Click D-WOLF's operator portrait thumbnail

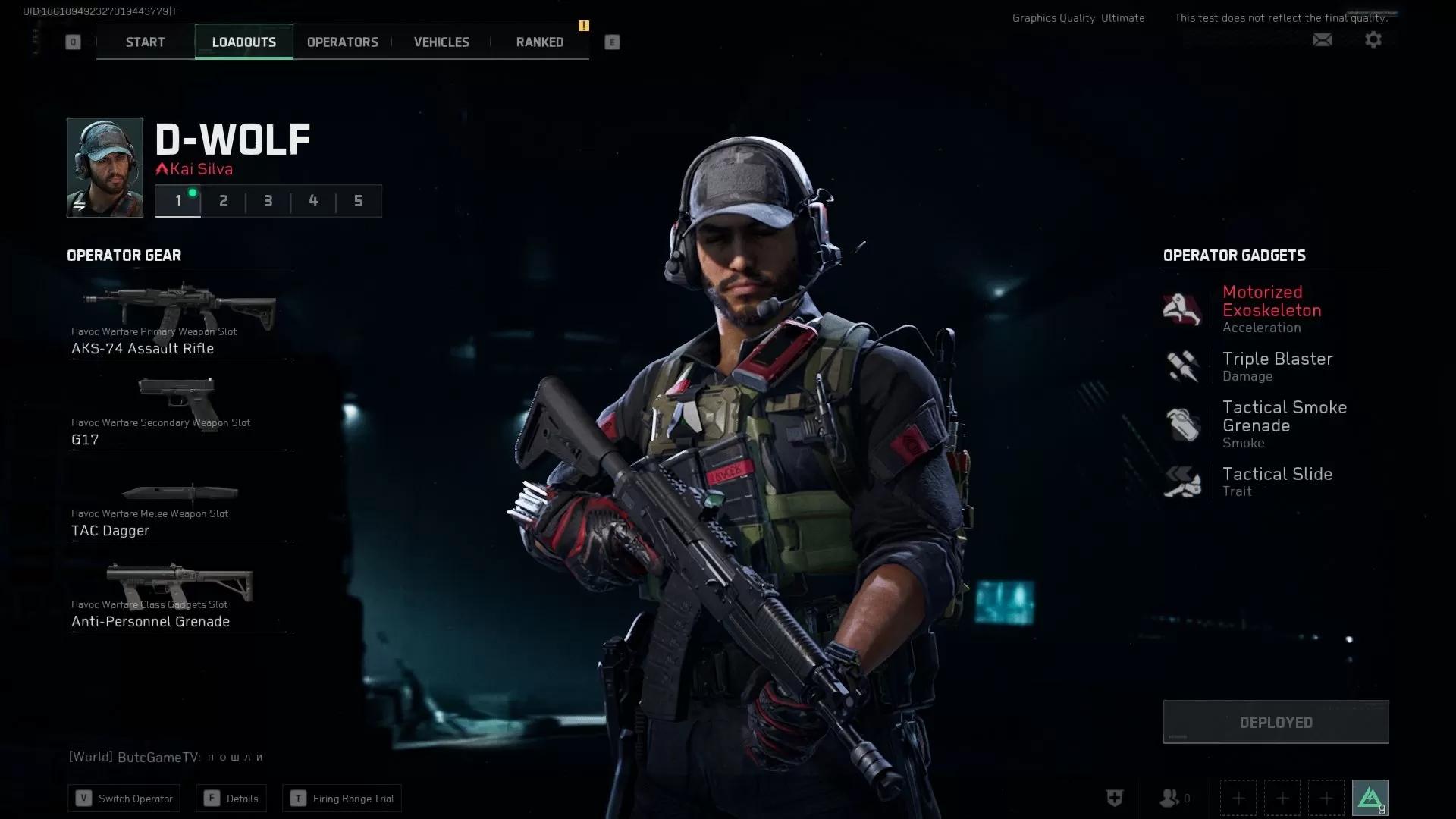coord(104,167)
